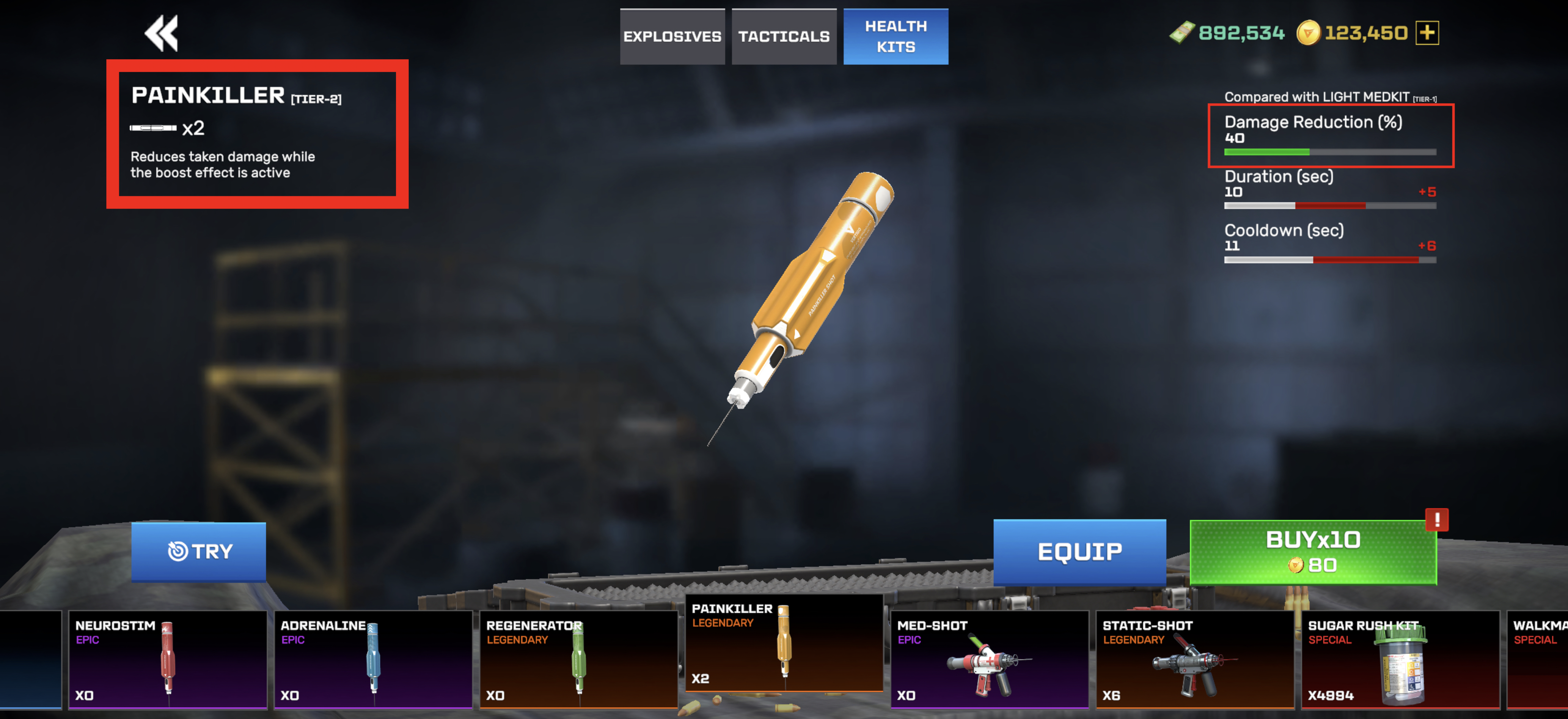
Task: Equip the Painkiller
Action: (1079, 552)
